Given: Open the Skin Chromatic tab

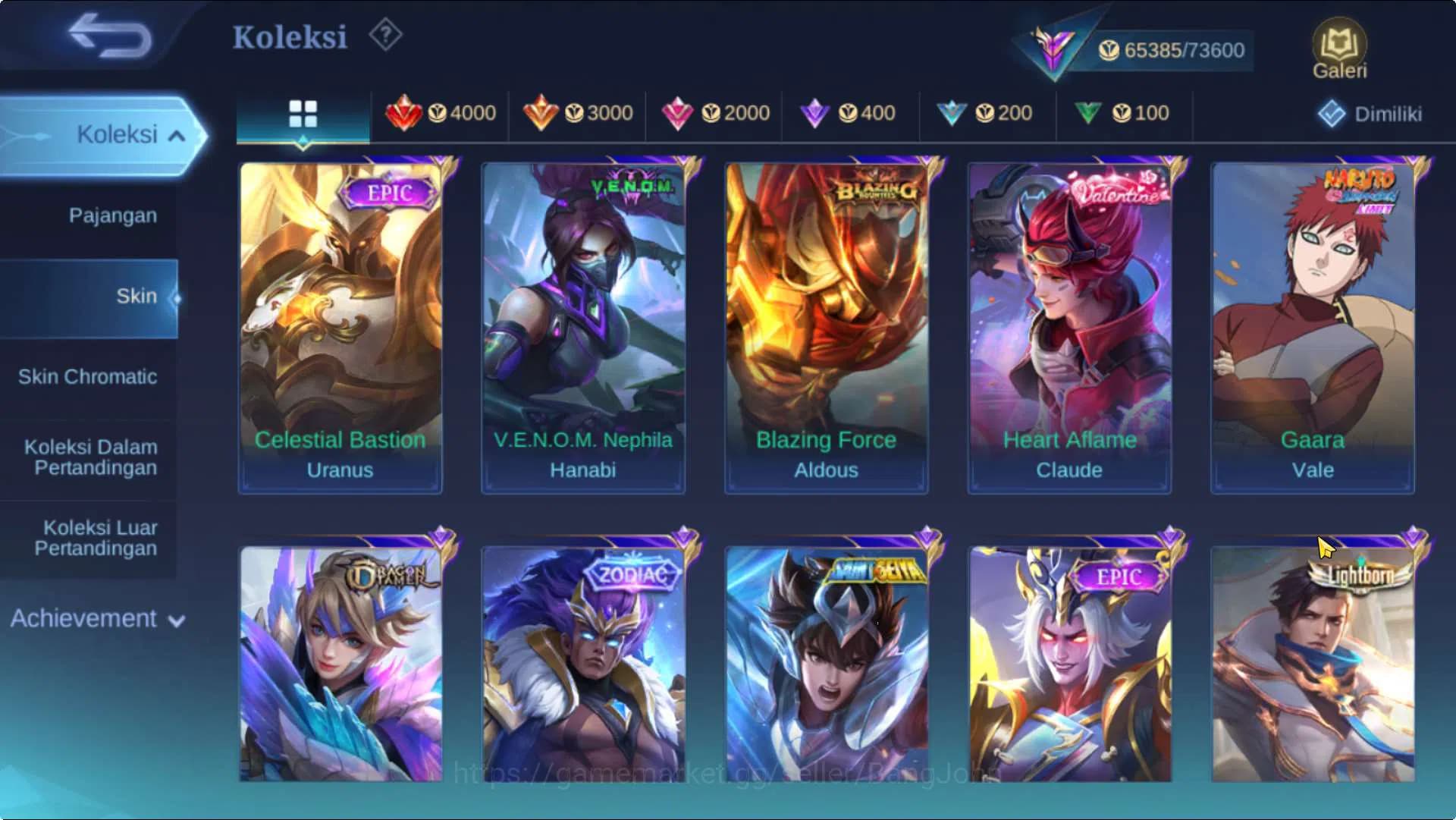Looking at the screenshot, I should [x=88, y=376].
